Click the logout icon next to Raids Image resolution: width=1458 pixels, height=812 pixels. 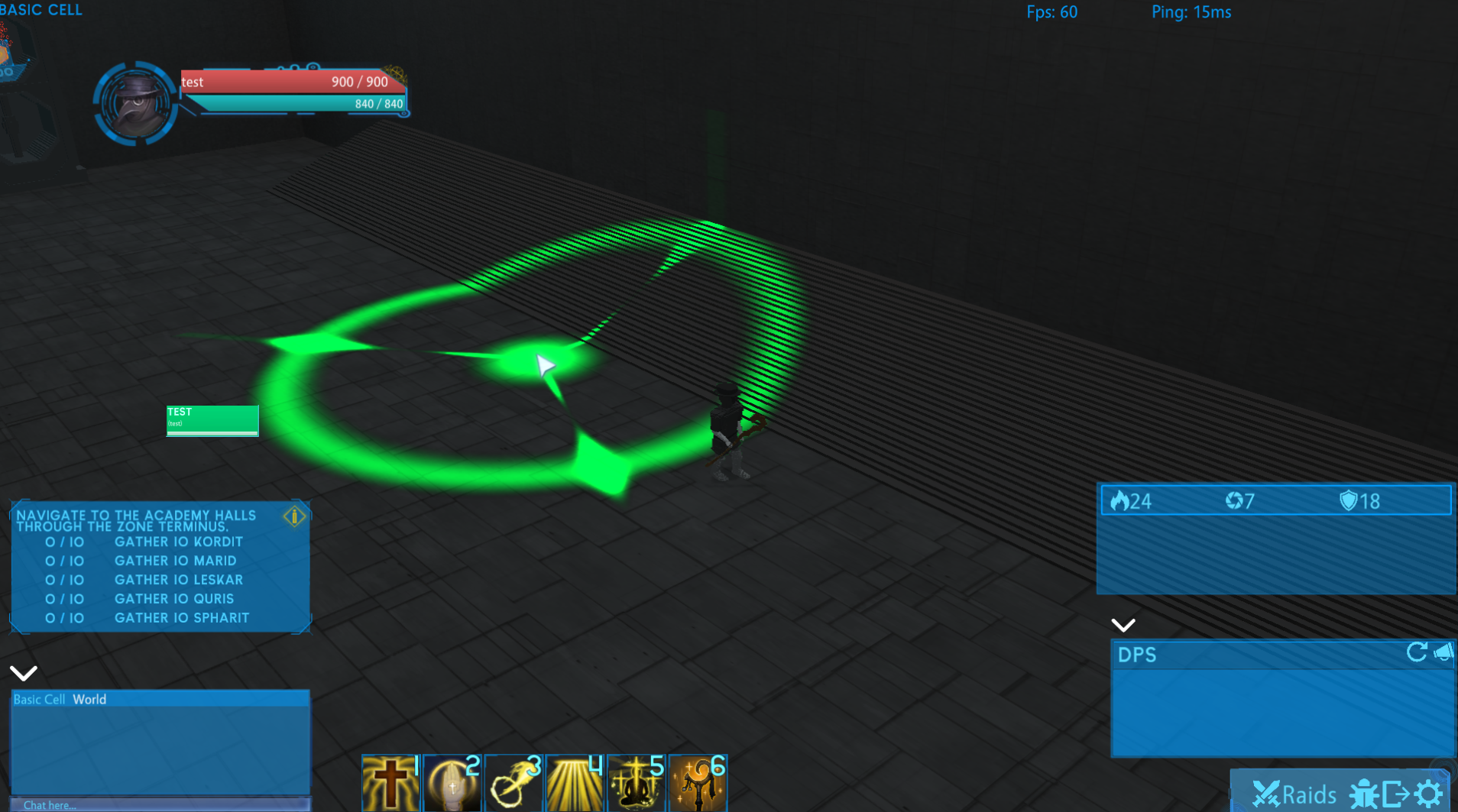[x=1395, y=794]
